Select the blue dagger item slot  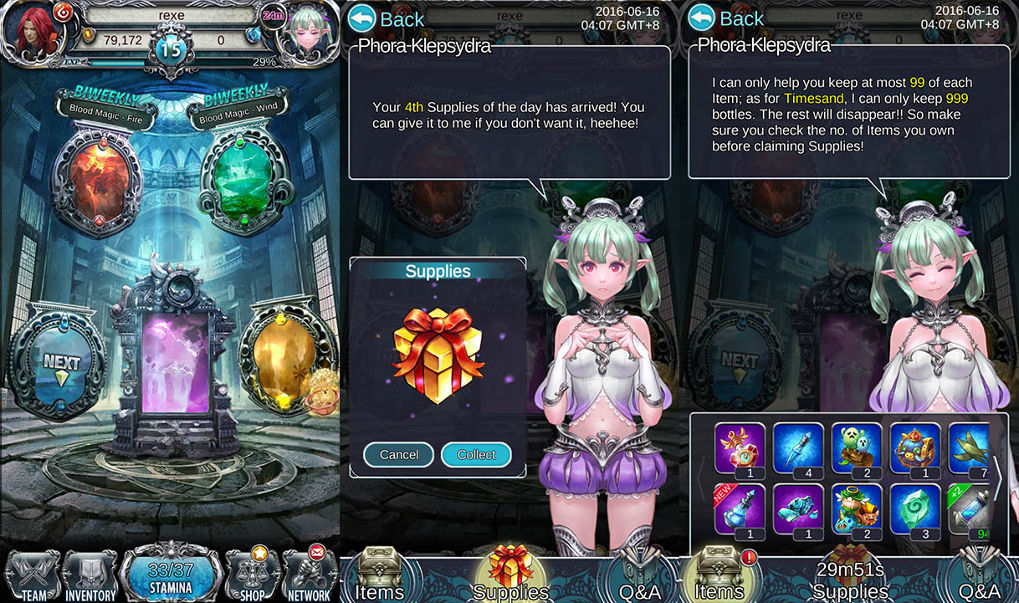pyautogui.click(x=799, y=447)
